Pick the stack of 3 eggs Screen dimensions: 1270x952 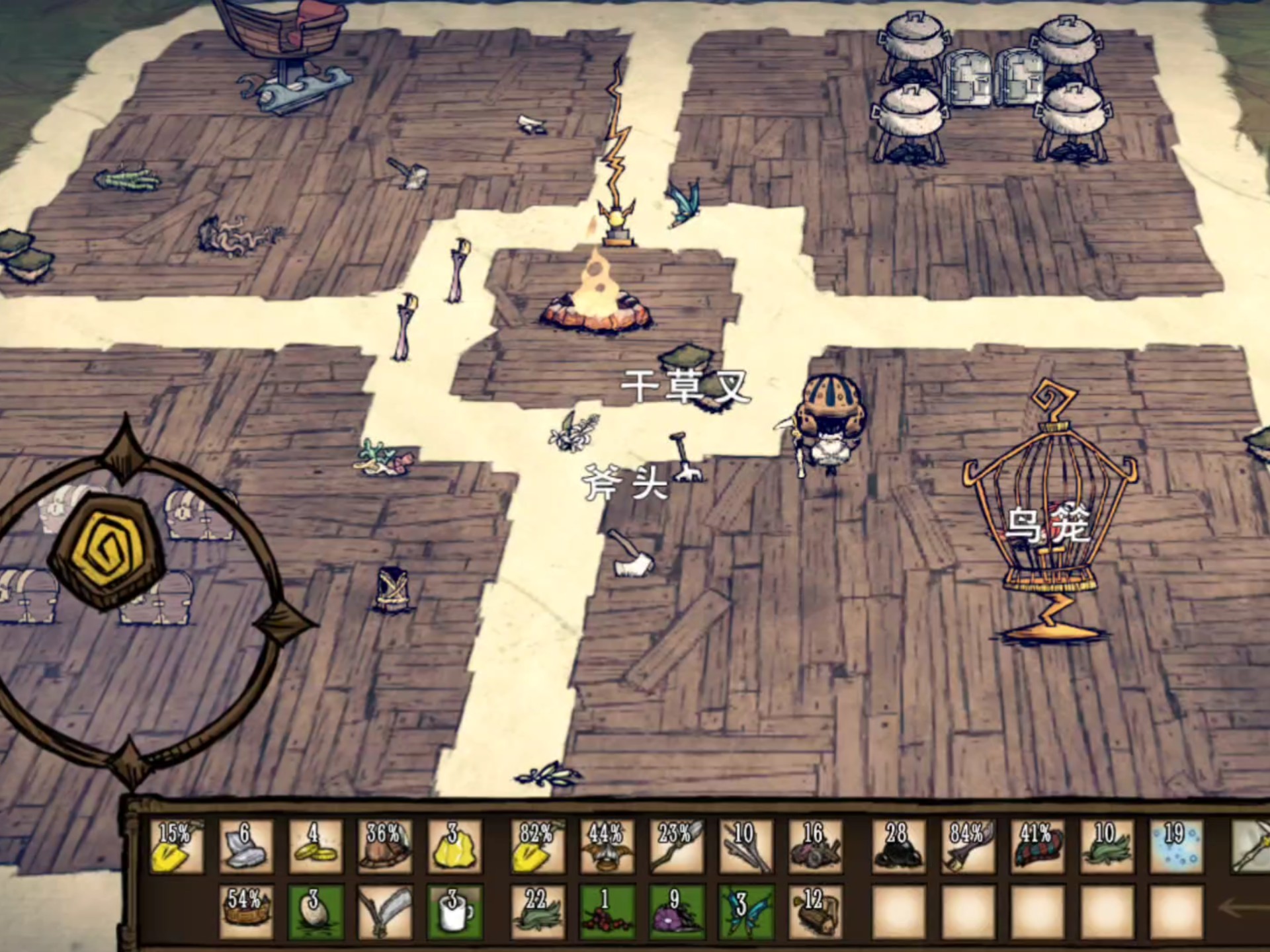click(316, 912)
